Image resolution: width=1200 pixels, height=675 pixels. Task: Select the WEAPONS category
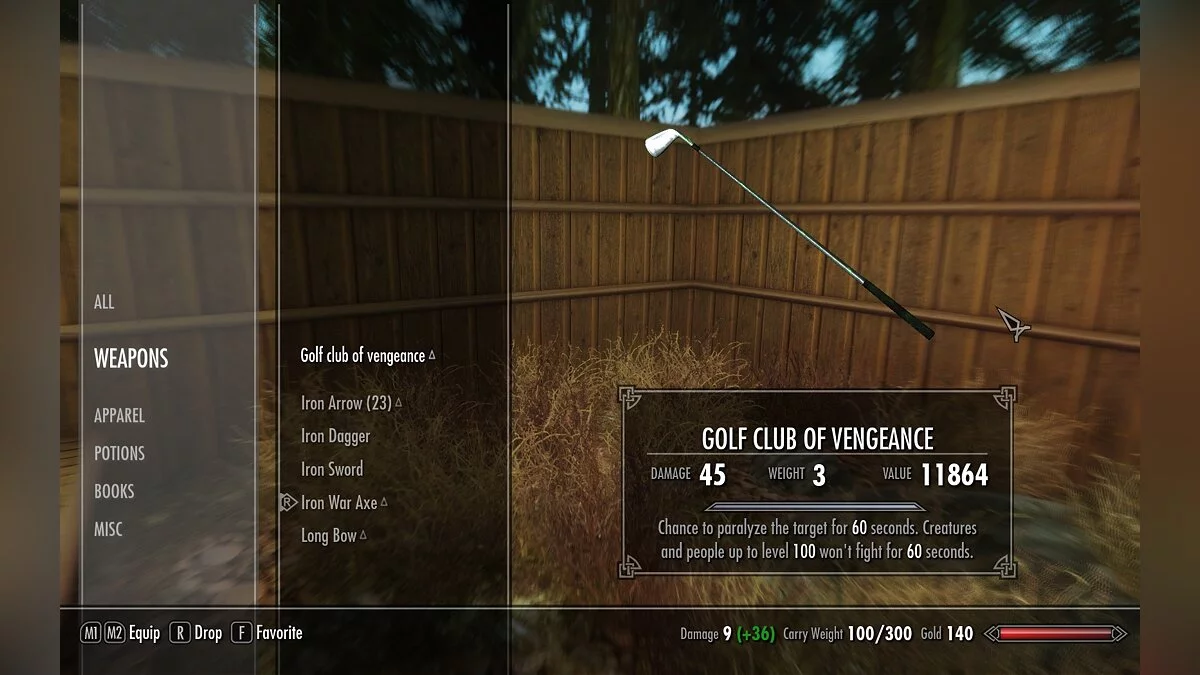coord(131,358)
